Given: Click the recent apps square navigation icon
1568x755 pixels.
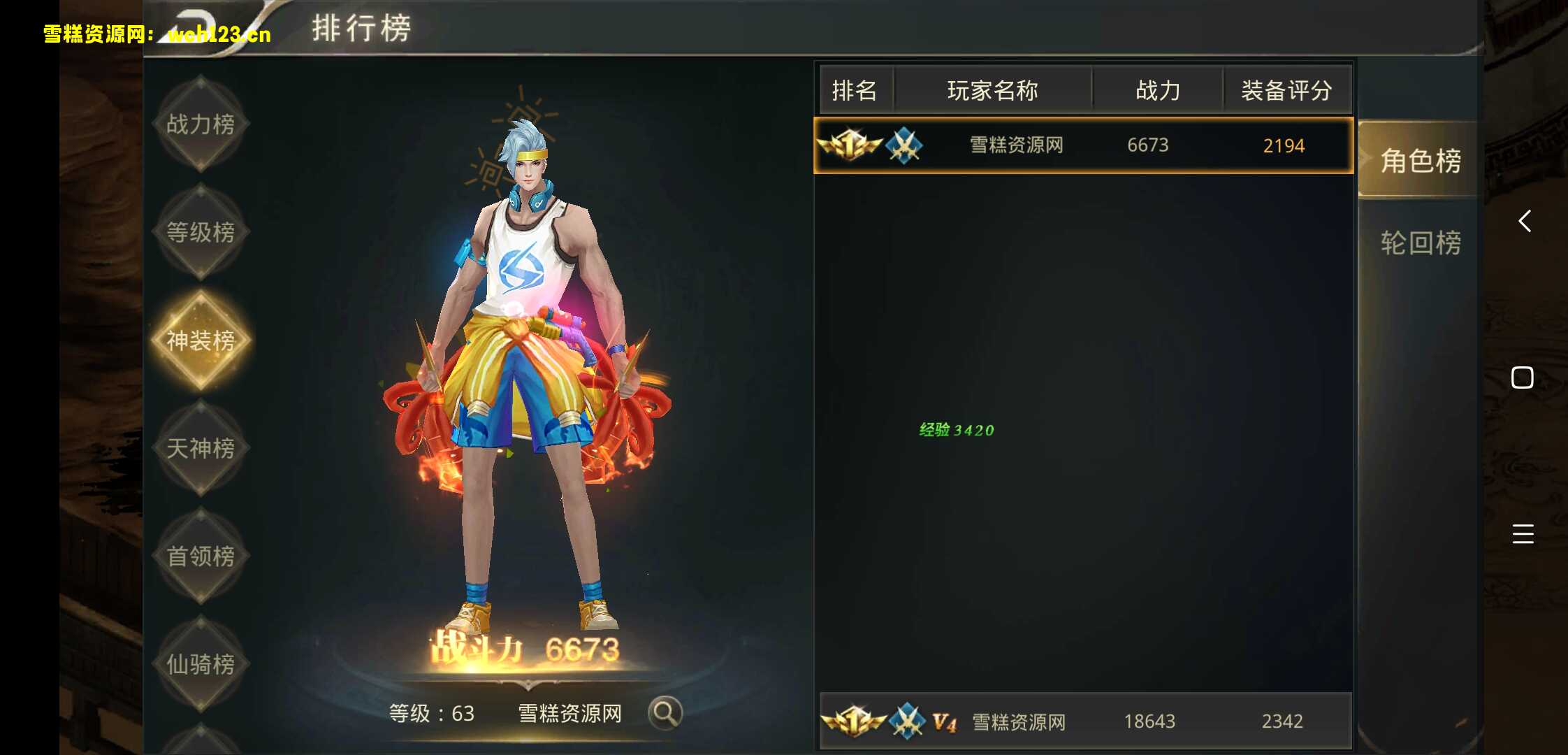Looking at the screenshot, I should pos(1520,376).
